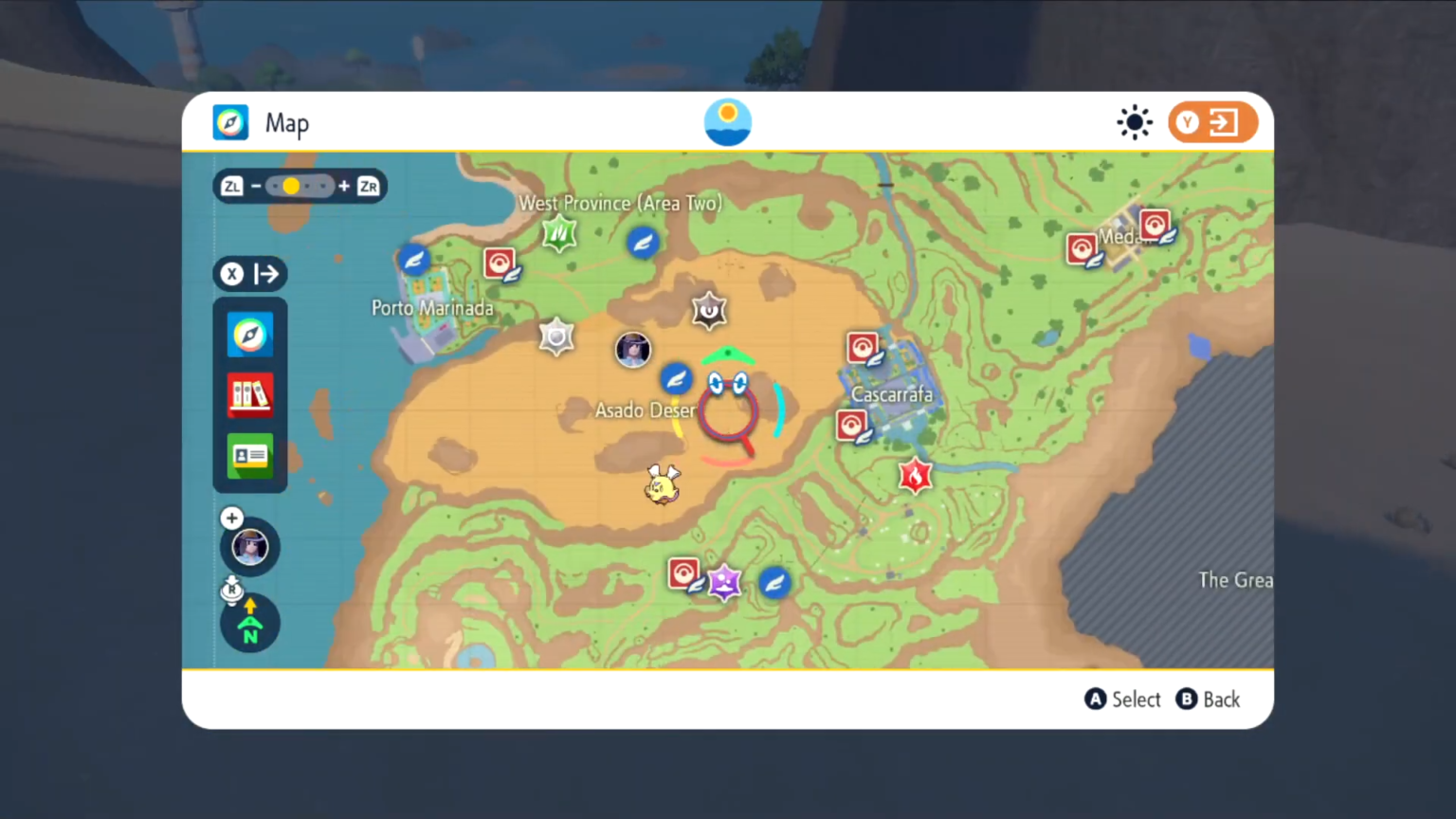Choose the fly point at Porto Marinada

[414, 259]
